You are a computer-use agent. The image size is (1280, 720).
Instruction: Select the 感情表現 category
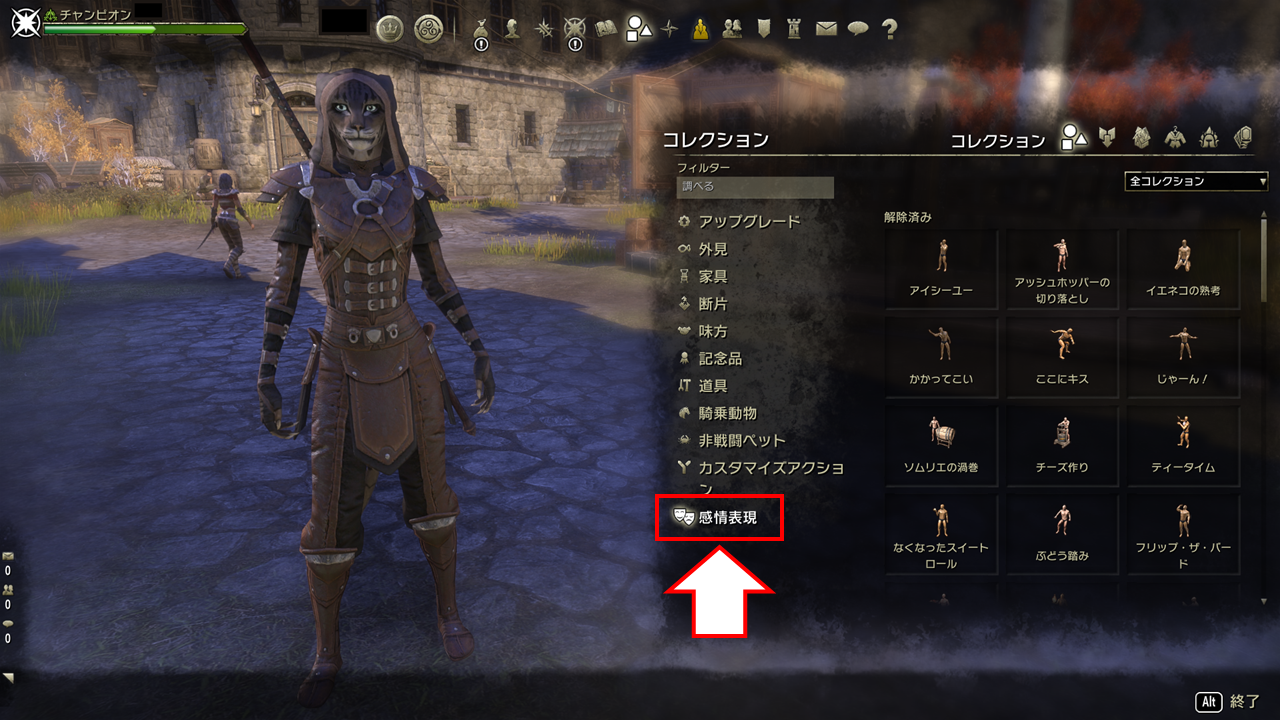click(727, 517)
